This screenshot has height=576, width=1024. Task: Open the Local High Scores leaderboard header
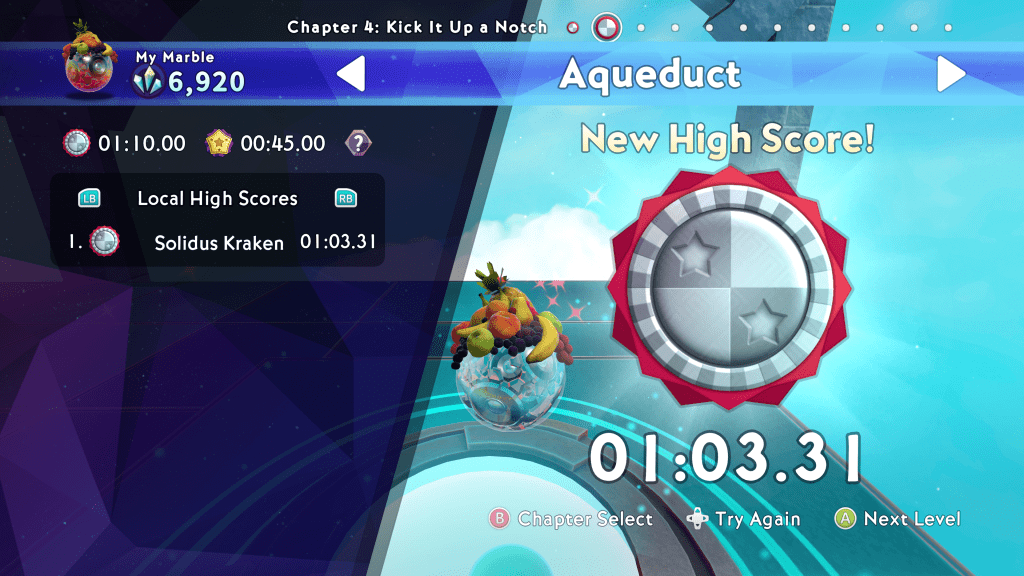click(x=217, y=198)
